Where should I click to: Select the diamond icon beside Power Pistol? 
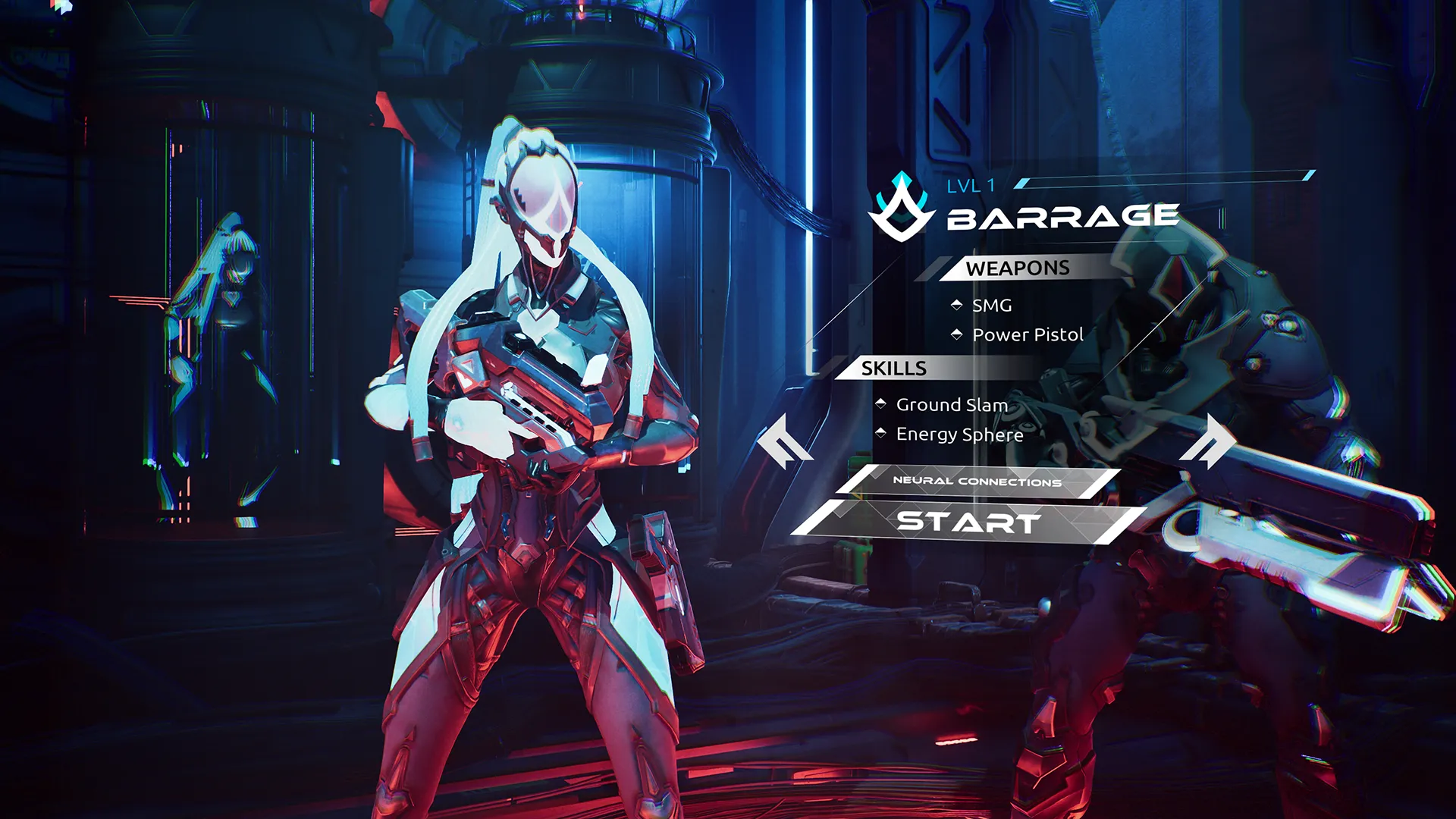pyautogui.click(x=956, y=334)
